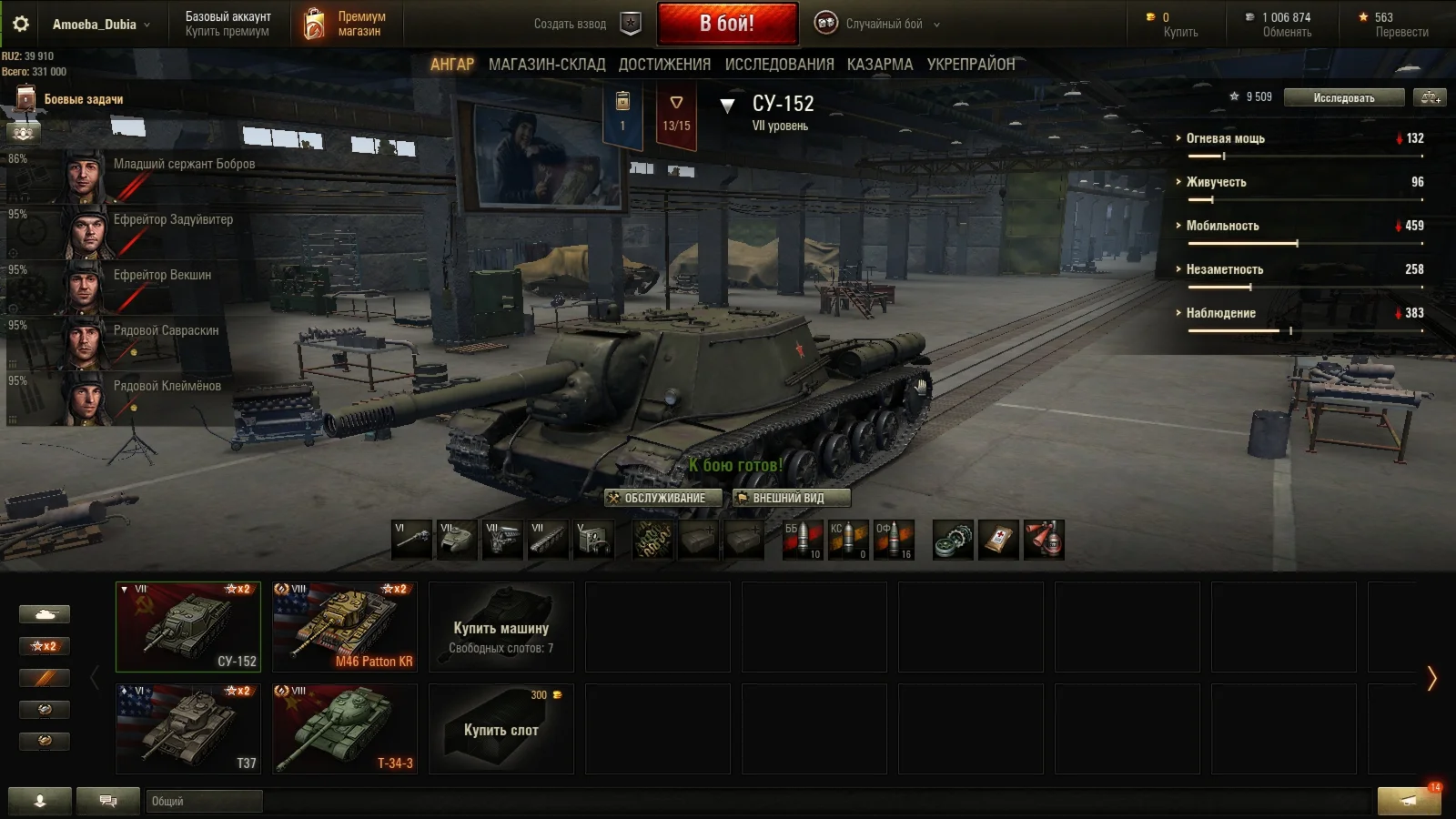Viewport: 1456px width, 819px height.
Task: Open the battle mode dropdown near Случайный бой
Action: click(937, 25)
